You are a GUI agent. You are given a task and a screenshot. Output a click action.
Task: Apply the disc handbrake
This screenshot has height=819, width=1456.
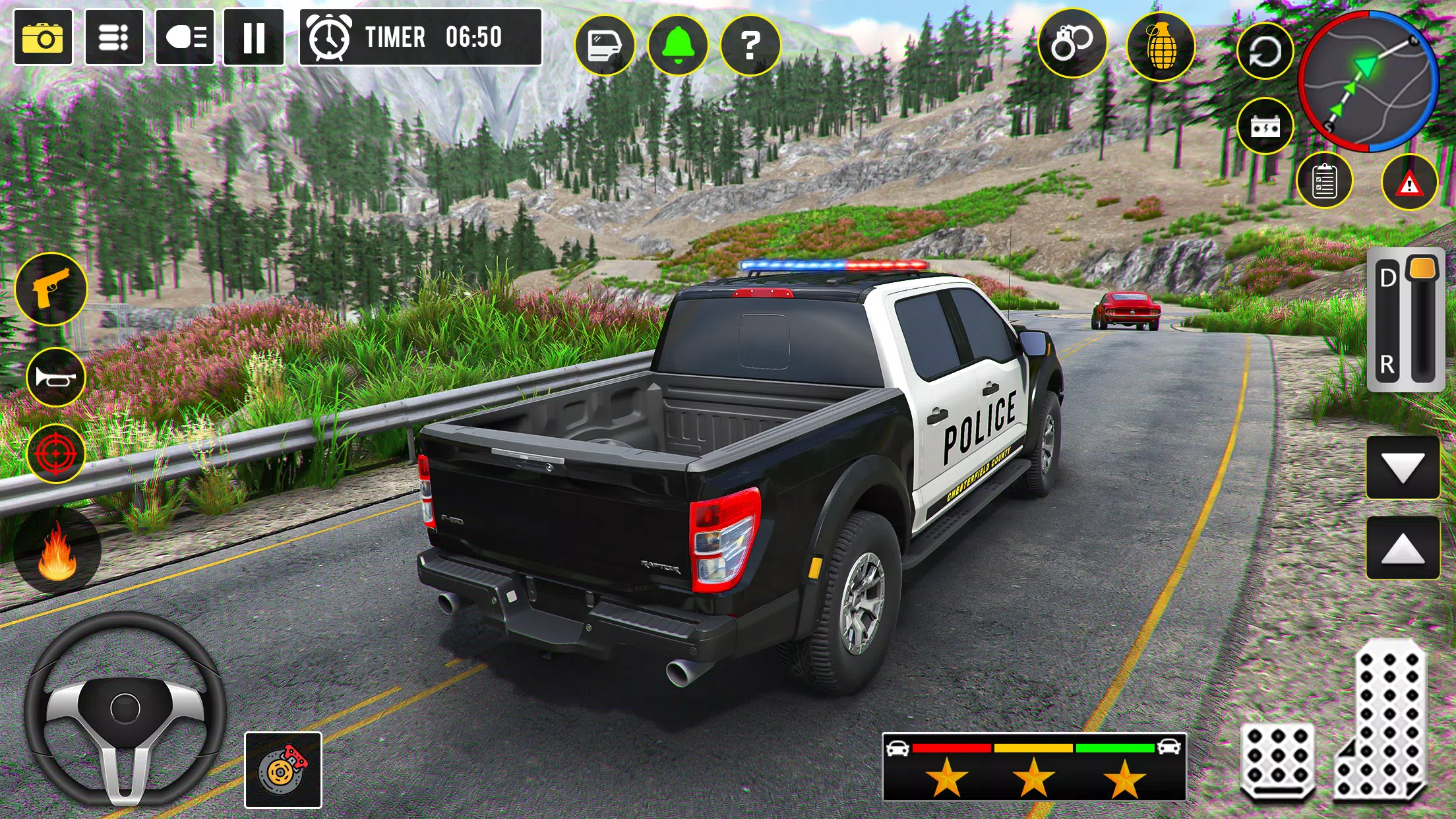(x=283, y=770)
